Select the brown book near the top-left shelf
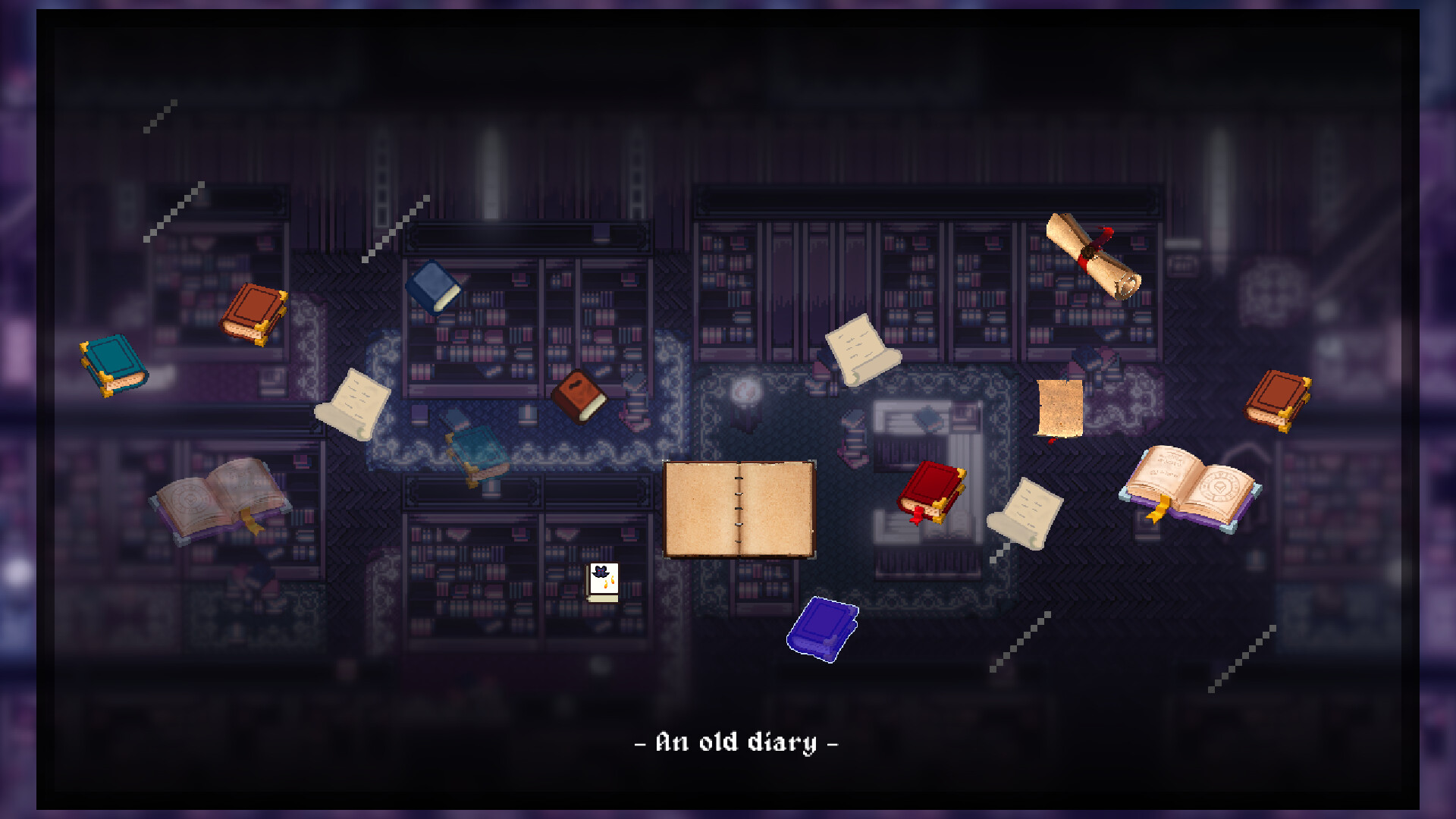Screen dimensions: 1456x819 [254, 311]
